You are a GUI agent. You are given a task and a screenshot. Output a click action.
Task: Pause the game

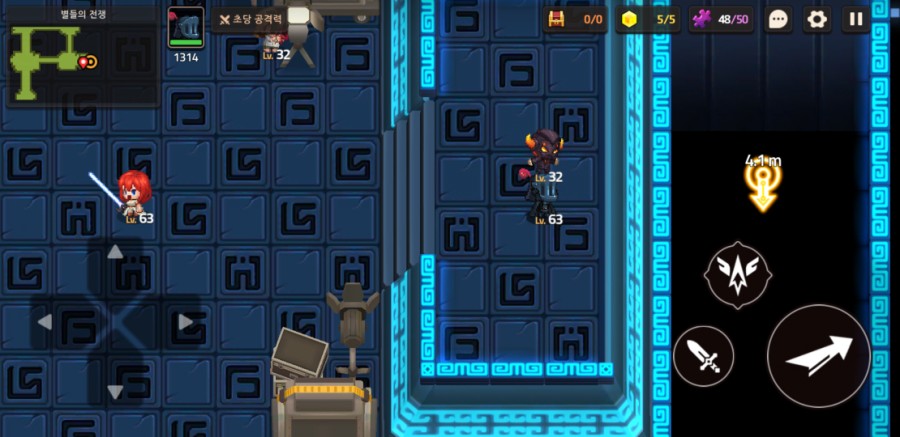click(856, 19)
